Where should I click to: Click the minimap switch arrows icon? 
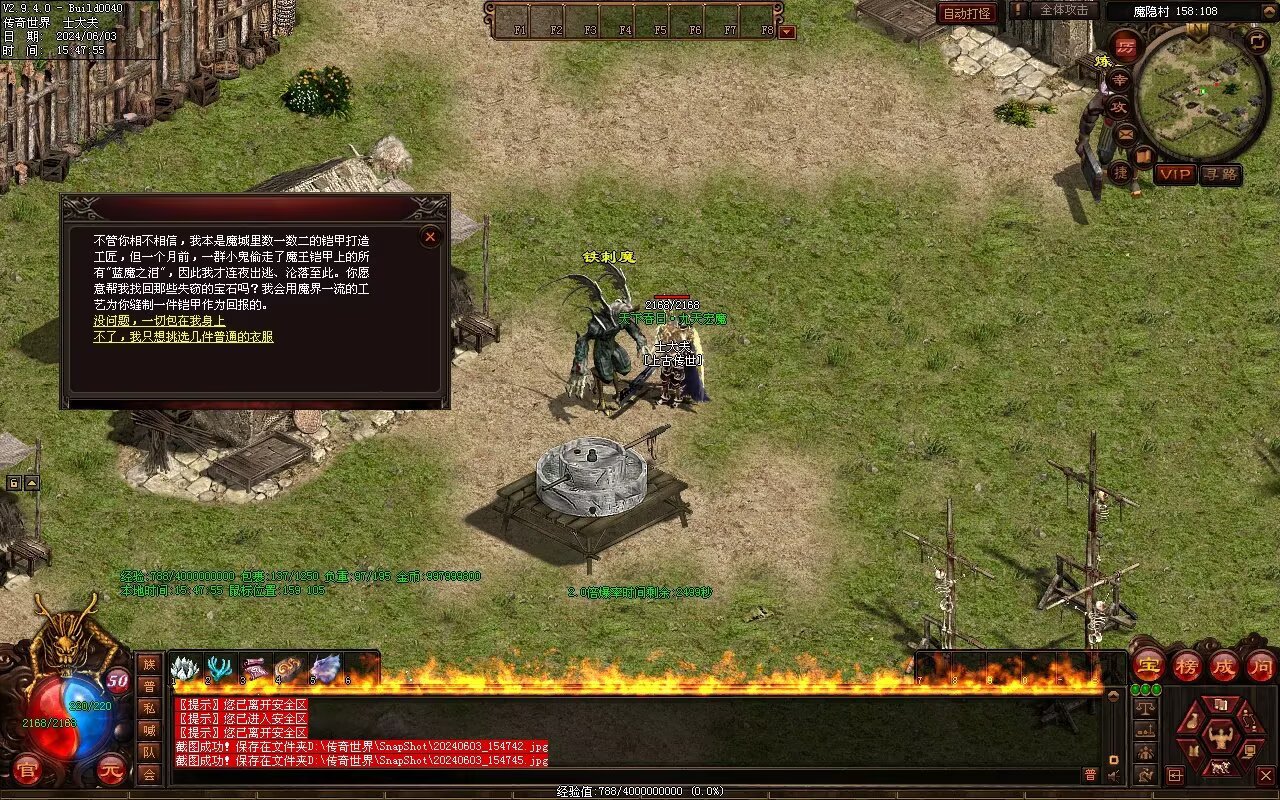pos(1257,41)
